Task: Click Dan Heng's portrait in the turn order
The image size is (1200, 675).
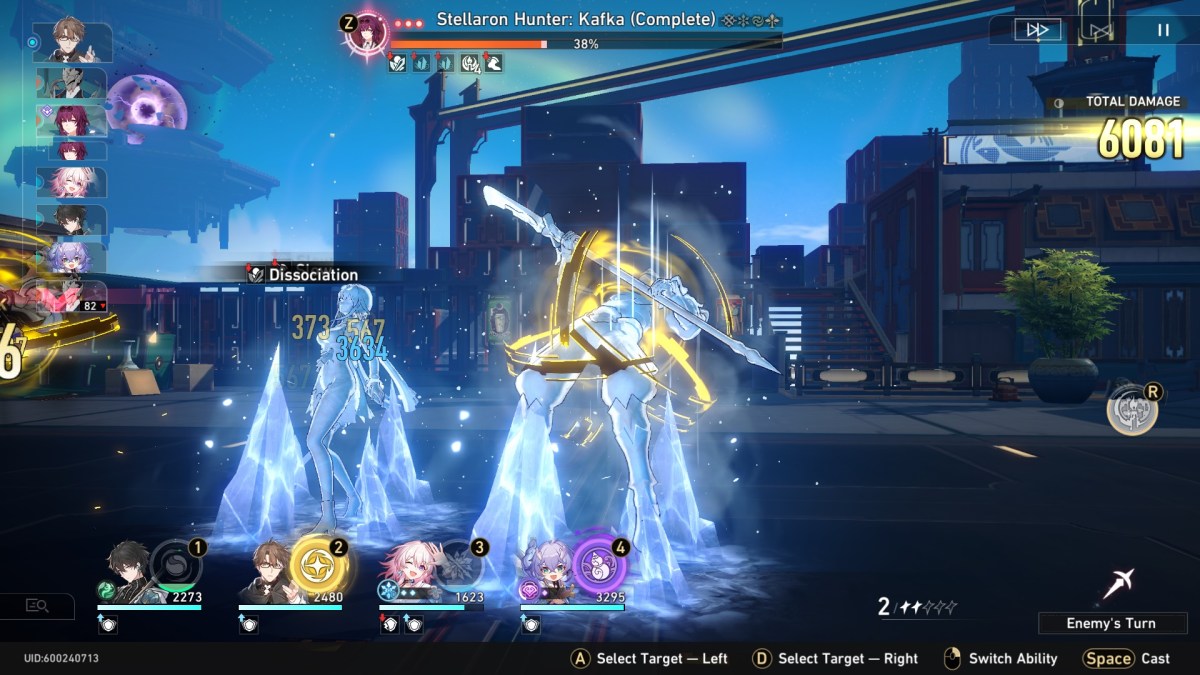Action: click(72, 220)
